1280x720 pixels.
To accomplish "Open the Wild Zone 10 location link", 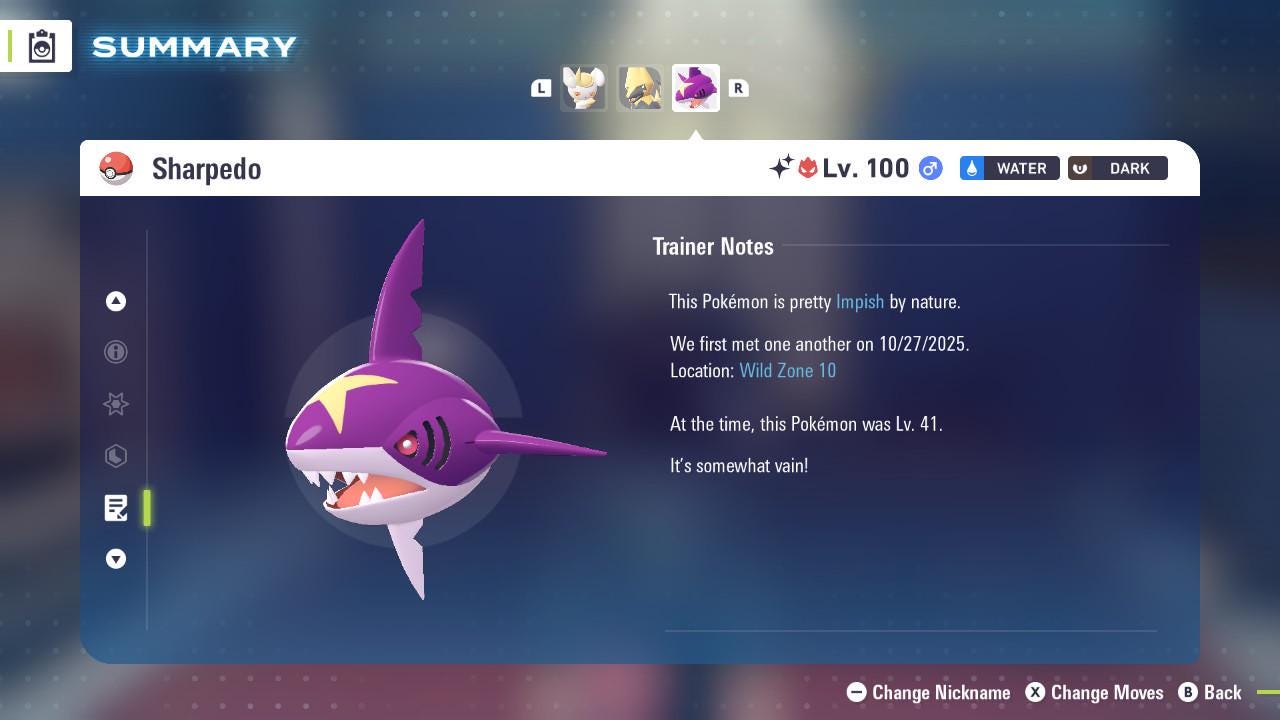I will (788, 370).
